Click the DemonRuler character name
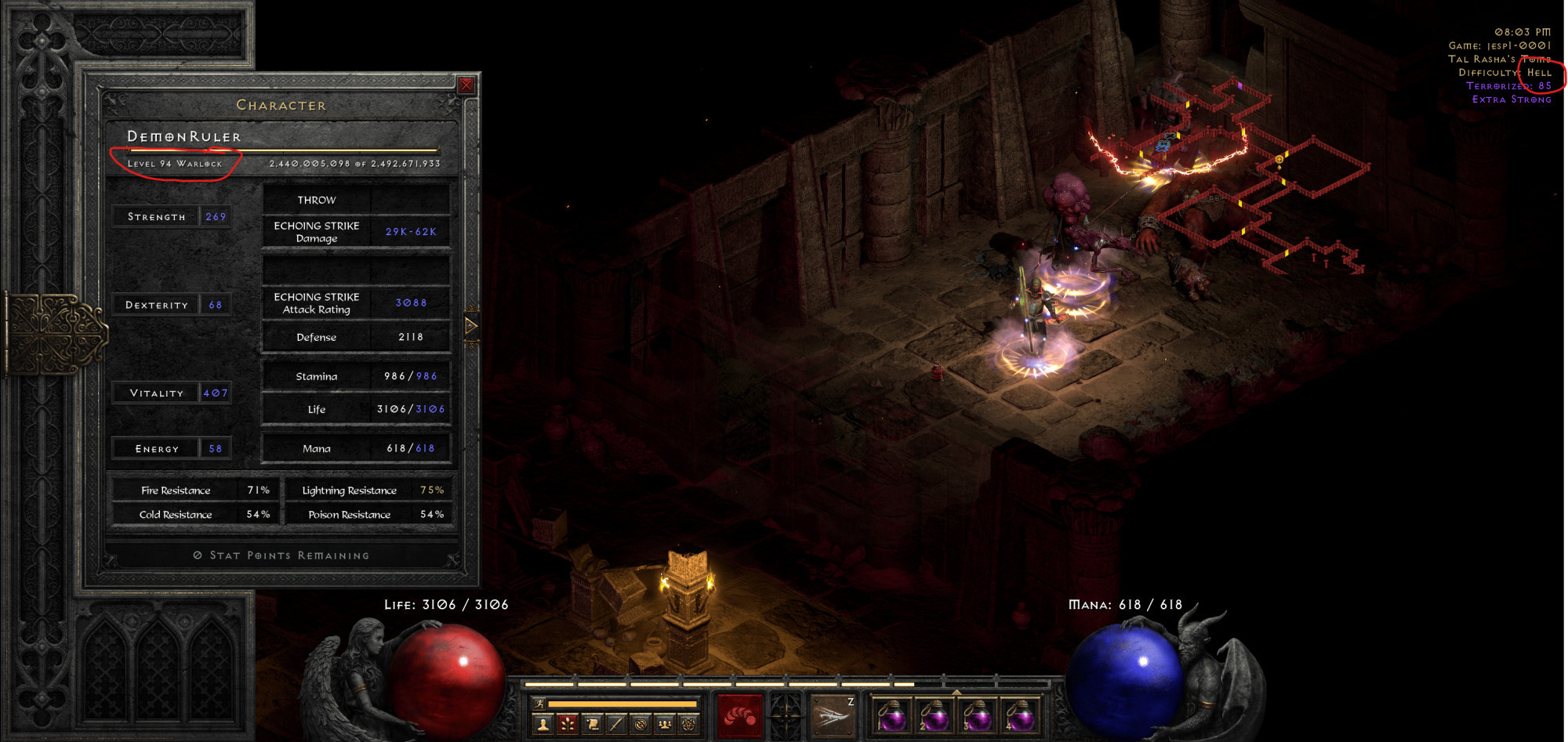Viewport: 1568px width, 742px height. [186, 136]
